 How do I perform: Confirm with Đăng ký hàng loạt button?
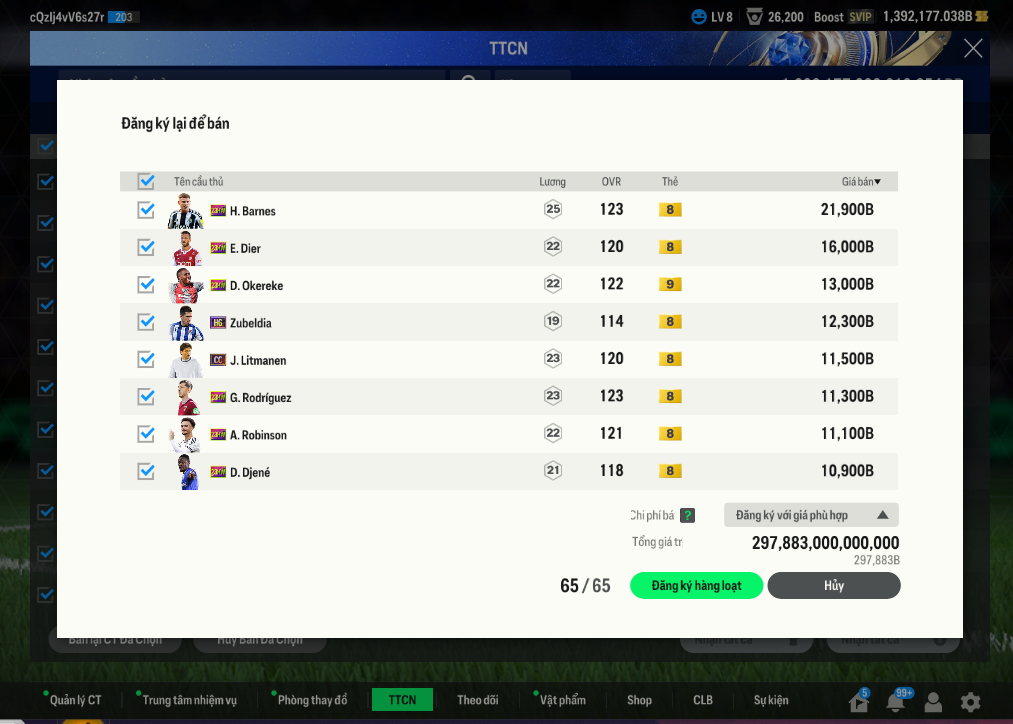click(696, 586)
